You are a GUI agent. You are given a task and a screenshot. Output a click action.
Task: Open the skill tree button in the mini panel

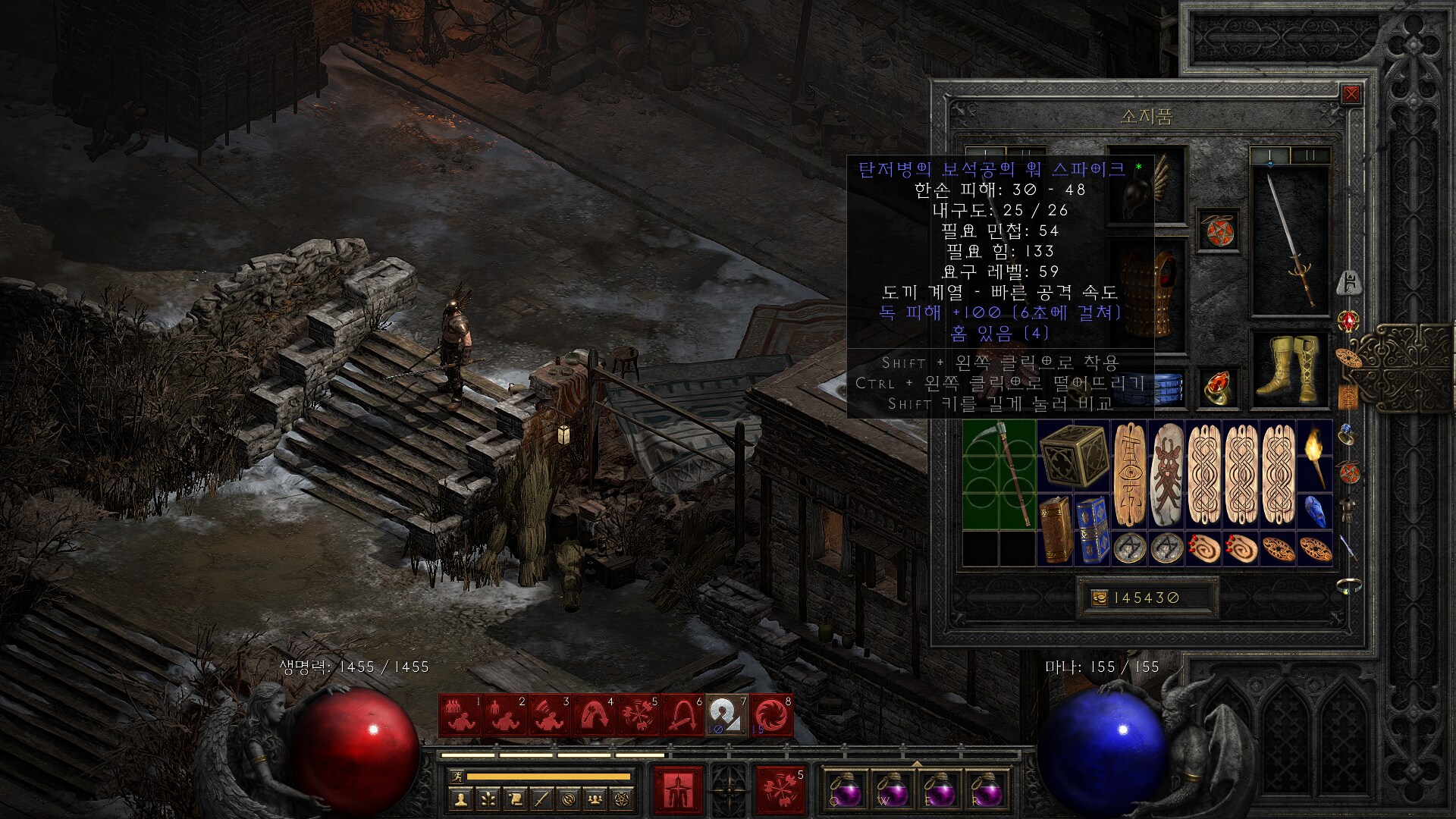coord(488,798)
